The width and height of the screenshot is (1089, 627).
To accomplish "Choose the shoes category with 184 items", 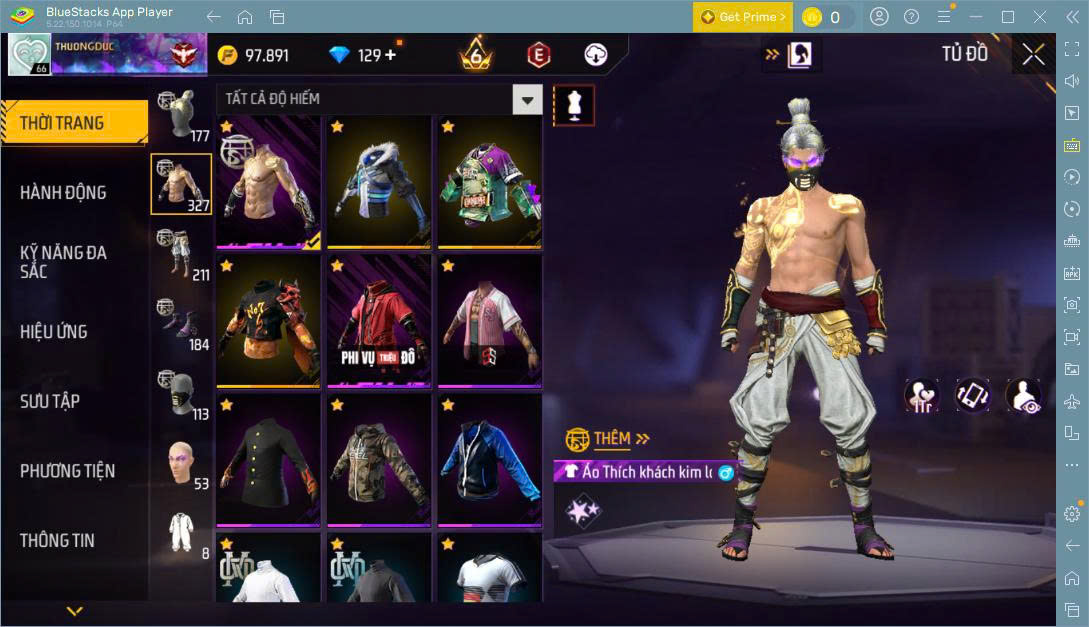I will point(181,323).
